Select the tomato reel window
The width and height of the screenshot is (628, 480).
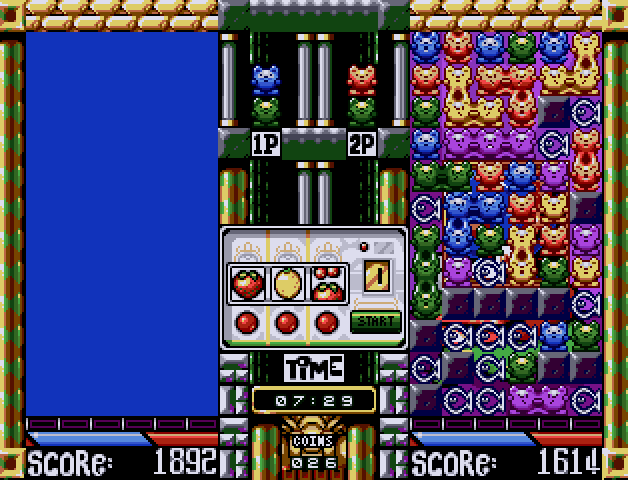click(327, 283)
